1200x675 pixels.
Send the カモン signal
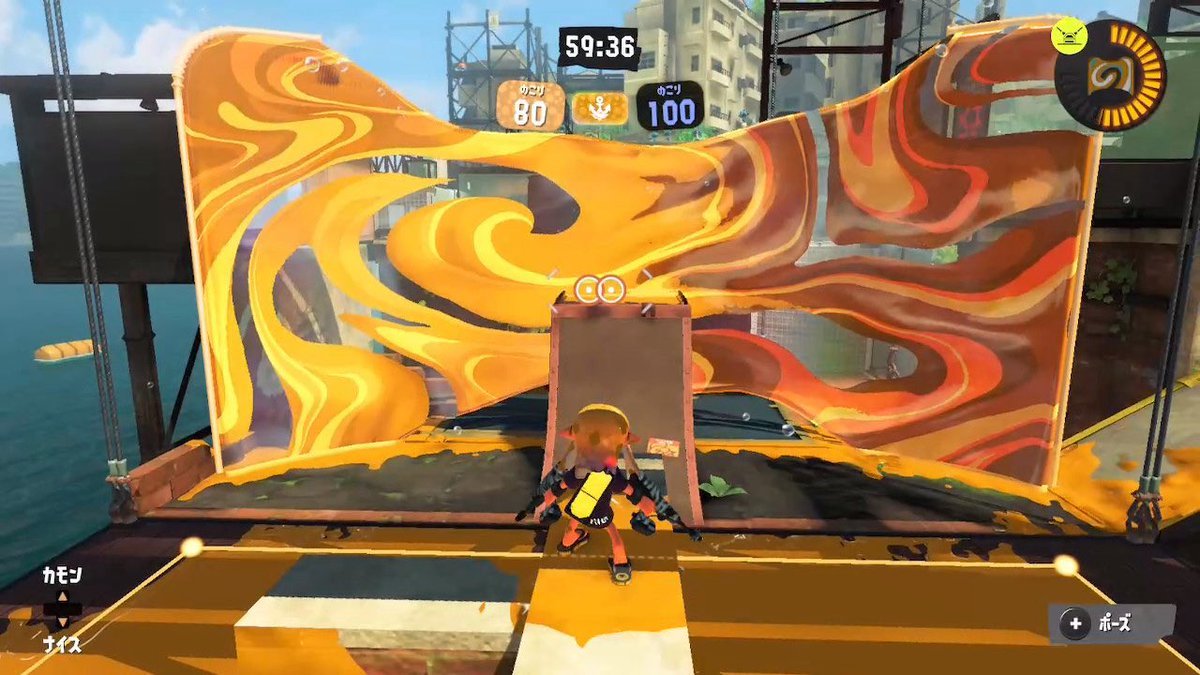(x=61, y=576)
